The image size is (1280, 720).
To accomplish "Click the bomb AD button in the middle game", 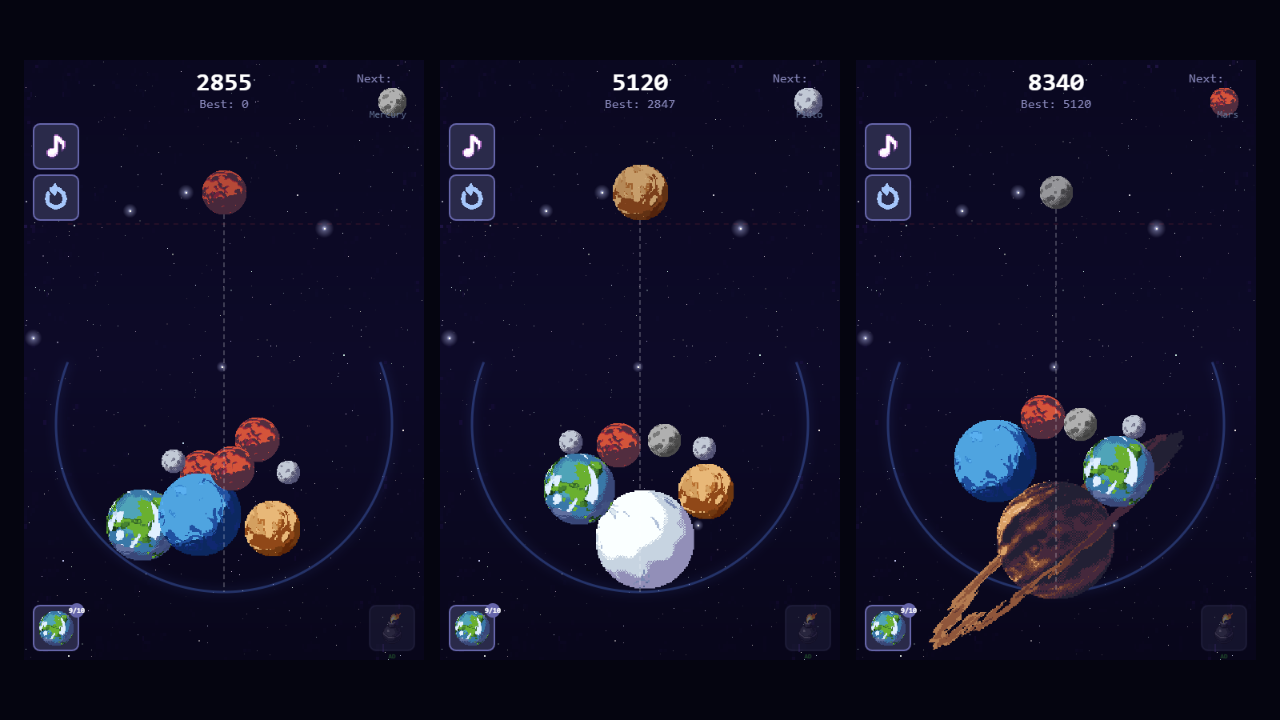I will (x=807, y=627).
